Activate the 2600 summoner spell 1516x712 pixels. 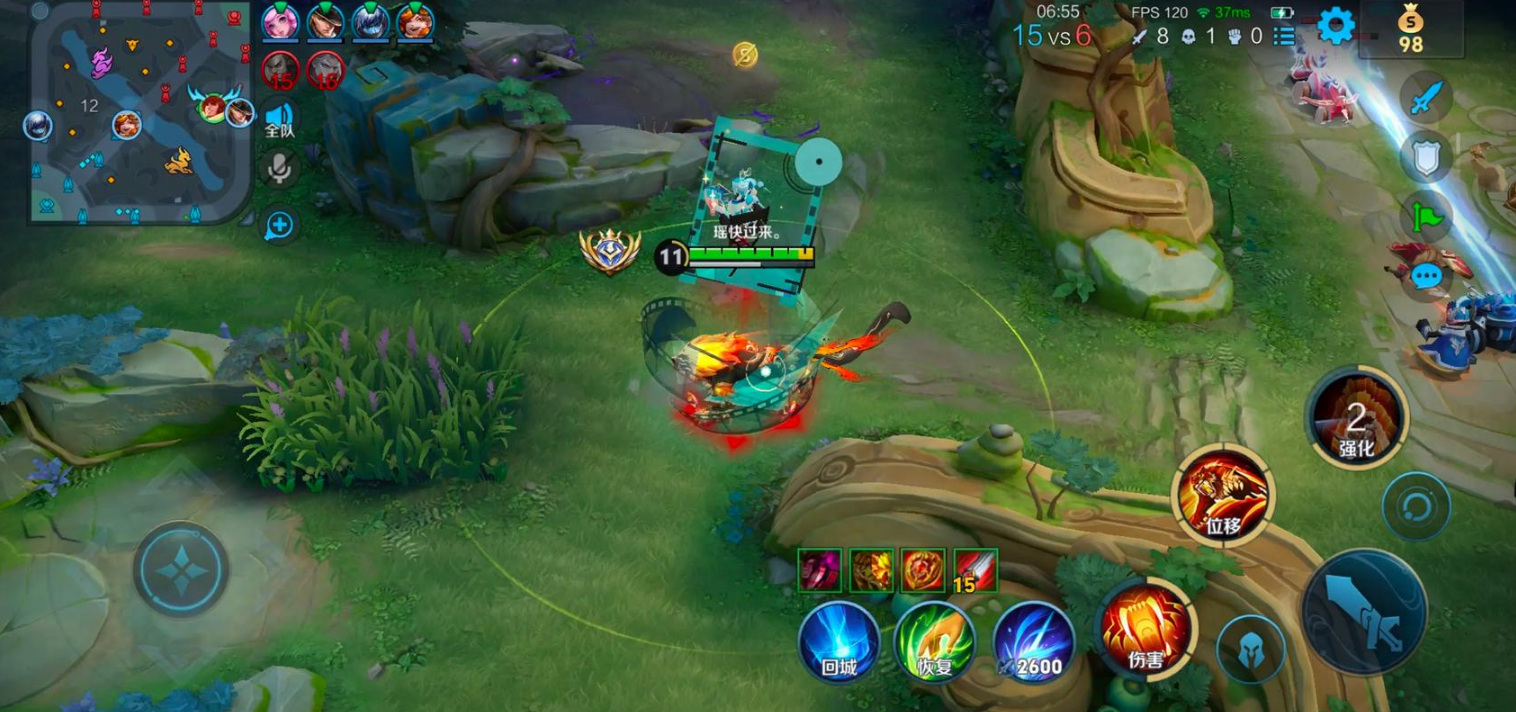[1033, 642]
